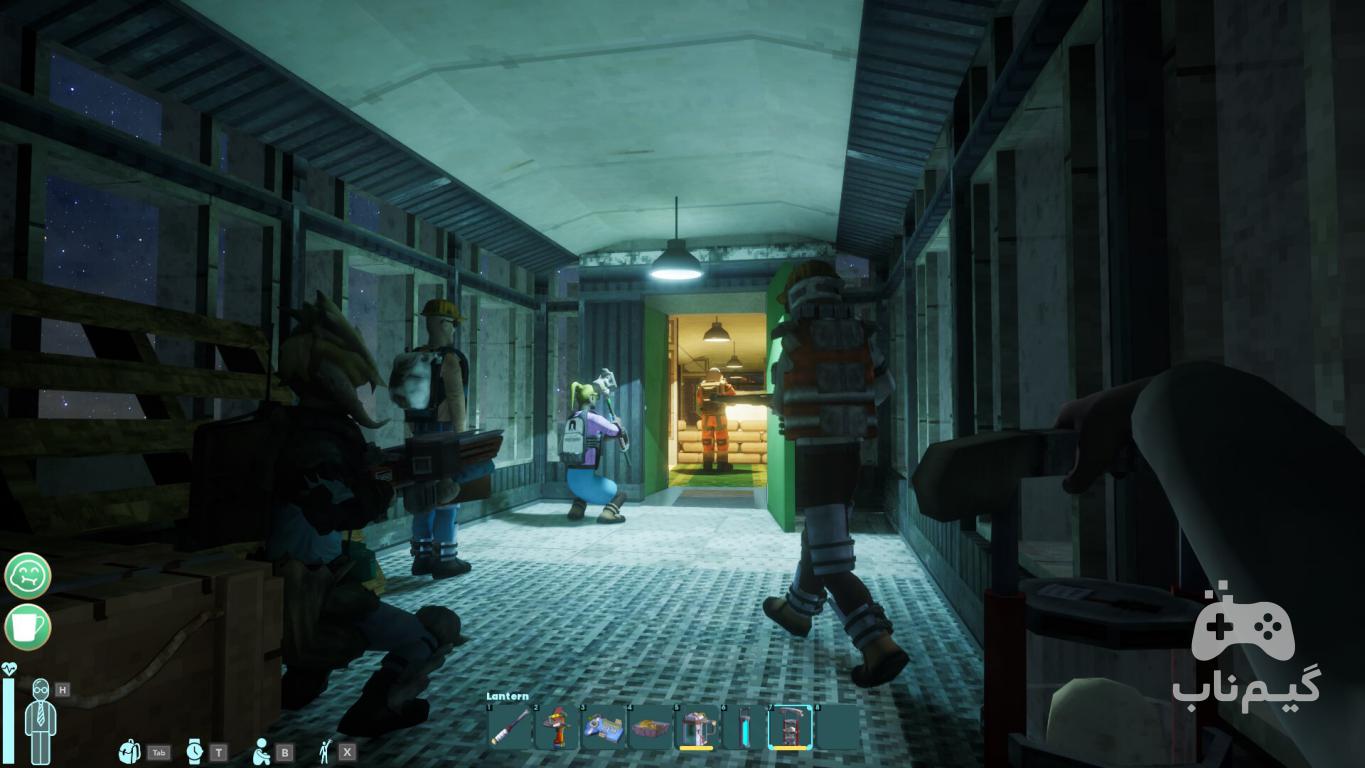Choose the cyan glow stick in slot 6
Screen dimensions: 1365x768
[743, 727]
